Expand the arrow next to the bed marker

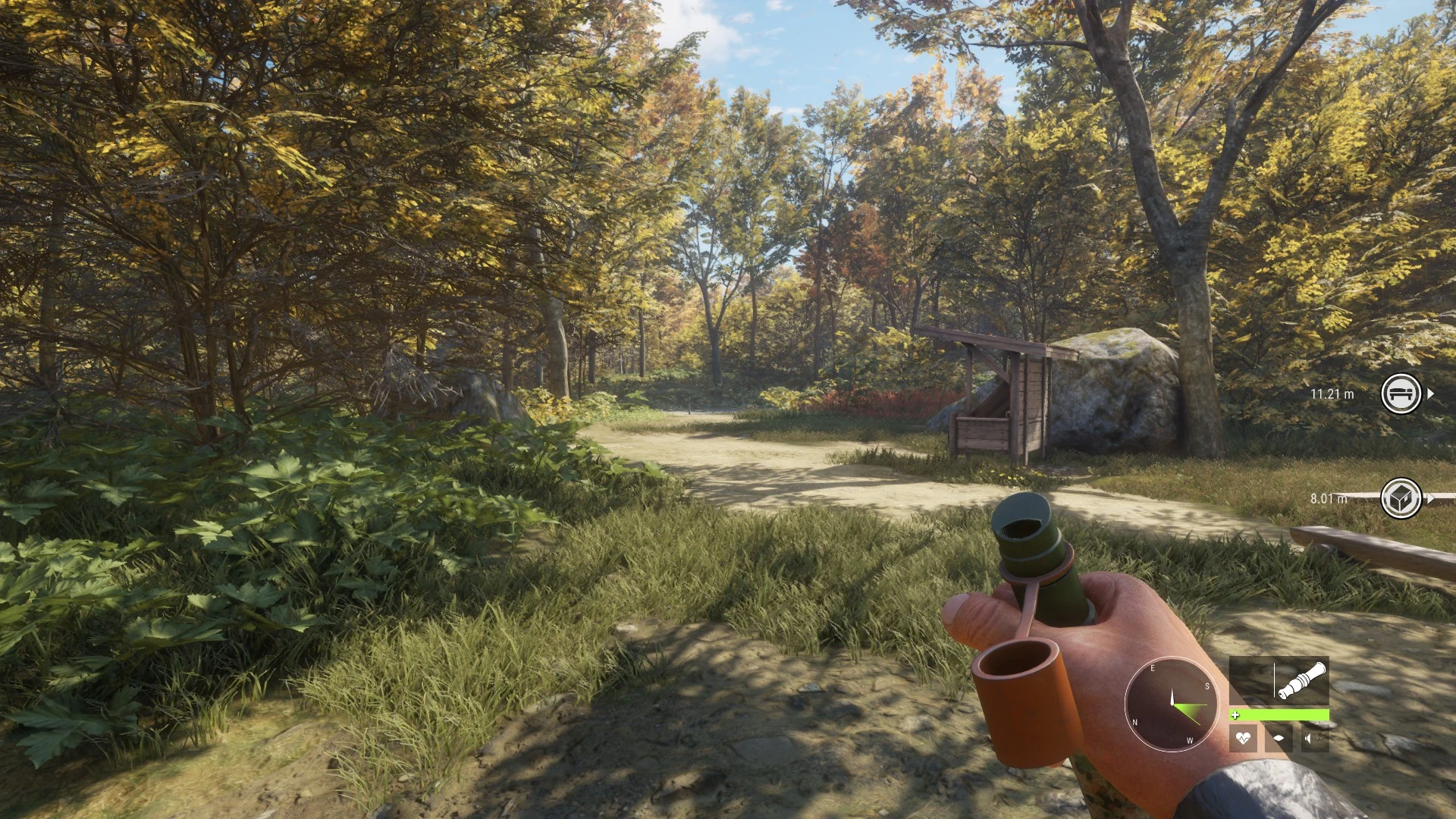1431,394
